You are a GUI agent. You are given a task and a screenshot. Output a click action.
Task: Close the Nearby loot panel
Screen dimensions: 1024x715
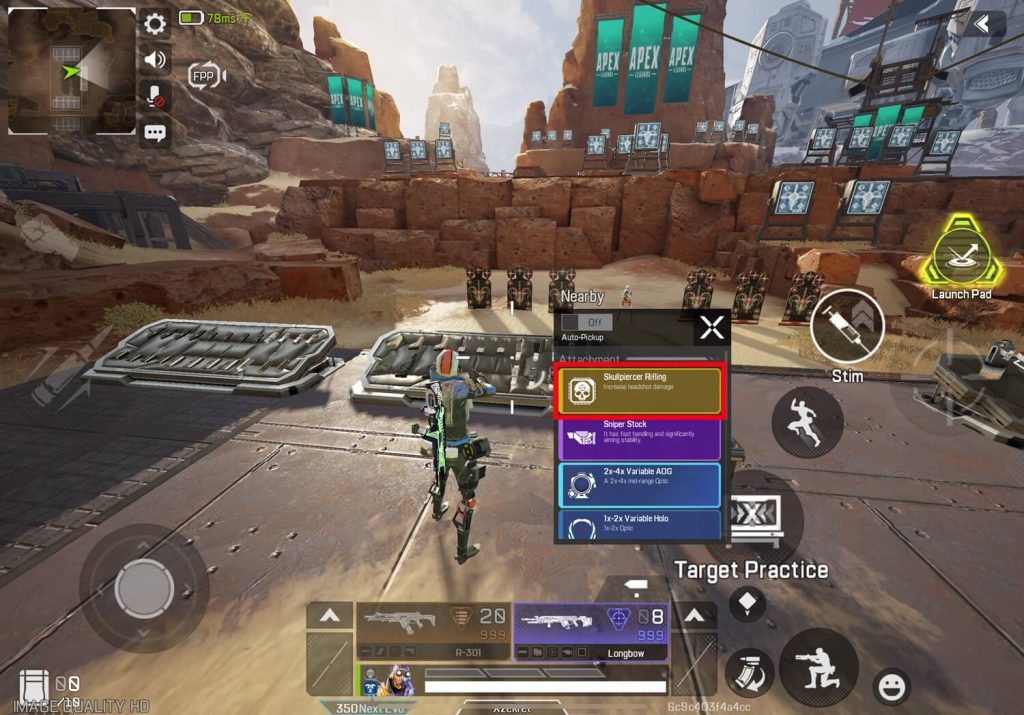tap(711, 327)
